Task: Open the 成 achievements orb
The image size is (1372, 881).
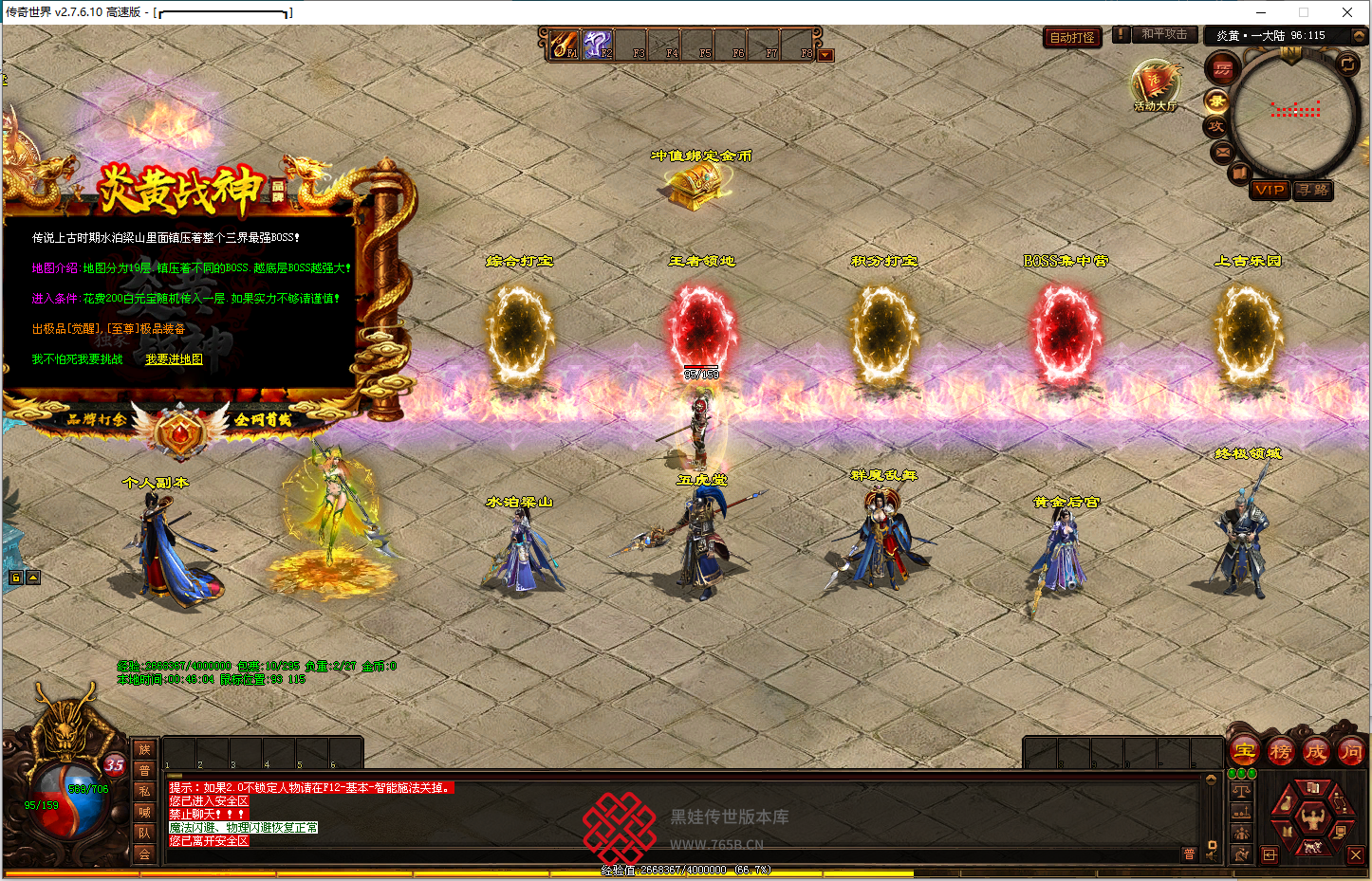Action: point(1315,752)
